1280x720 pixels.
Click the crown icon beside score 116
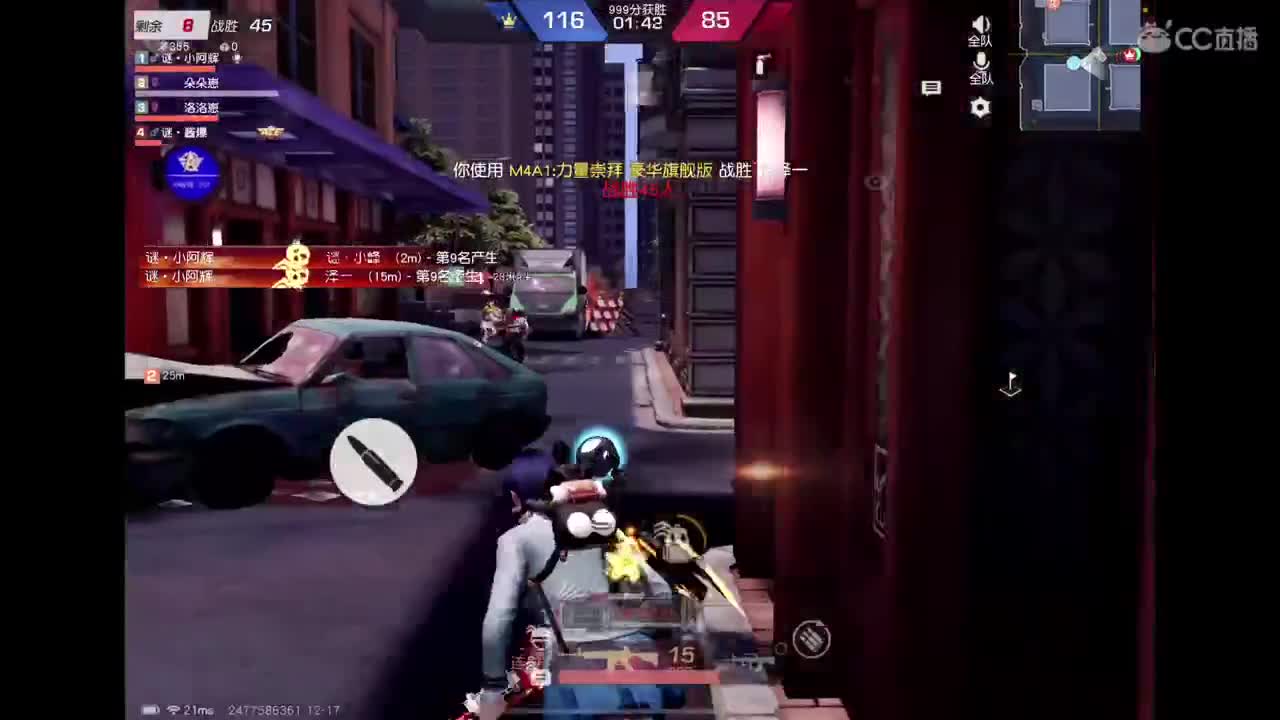(x=510, y=18)
